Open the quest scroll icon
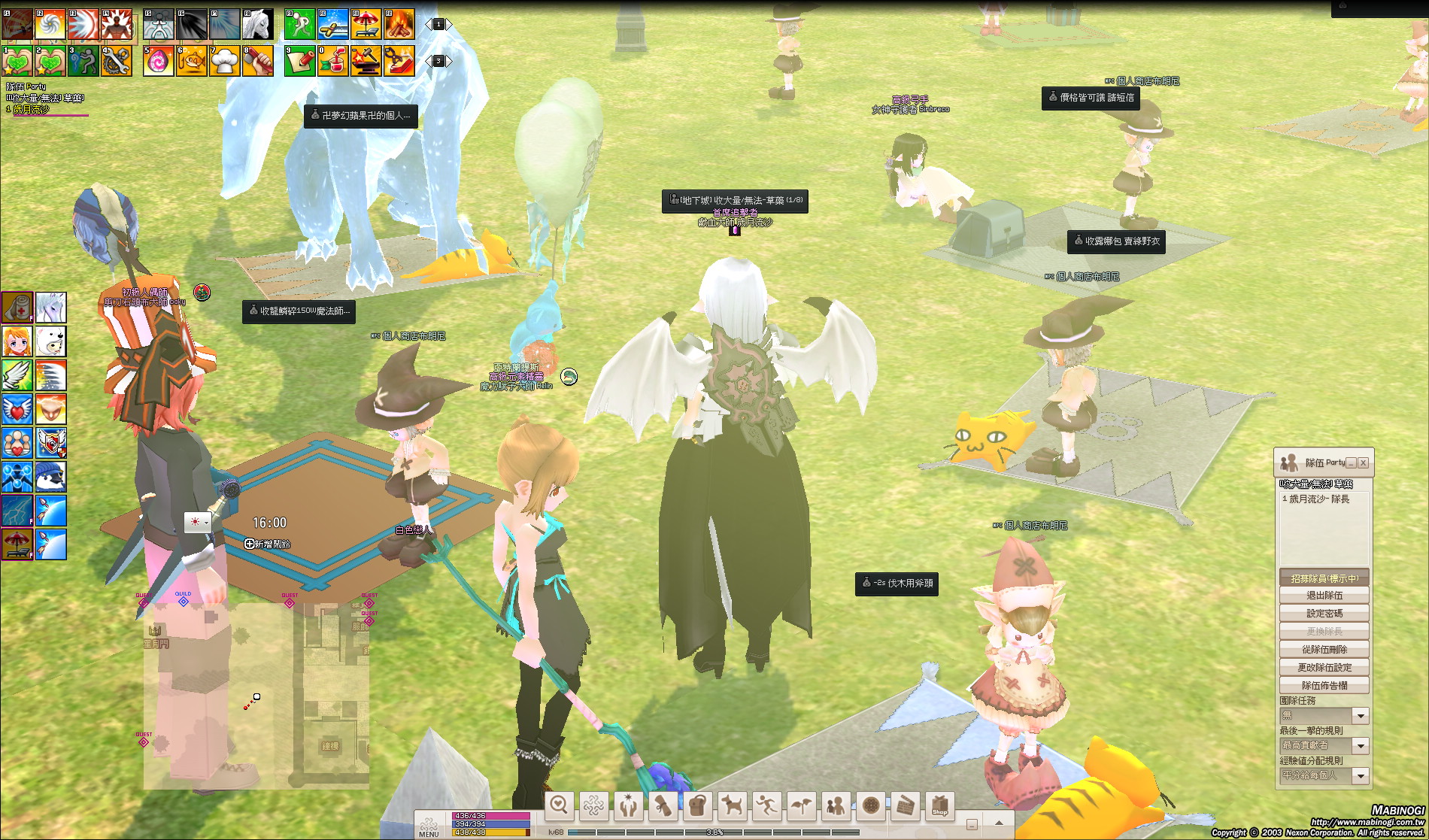The height and width of the screenshot is (840, 1429). 663,806
